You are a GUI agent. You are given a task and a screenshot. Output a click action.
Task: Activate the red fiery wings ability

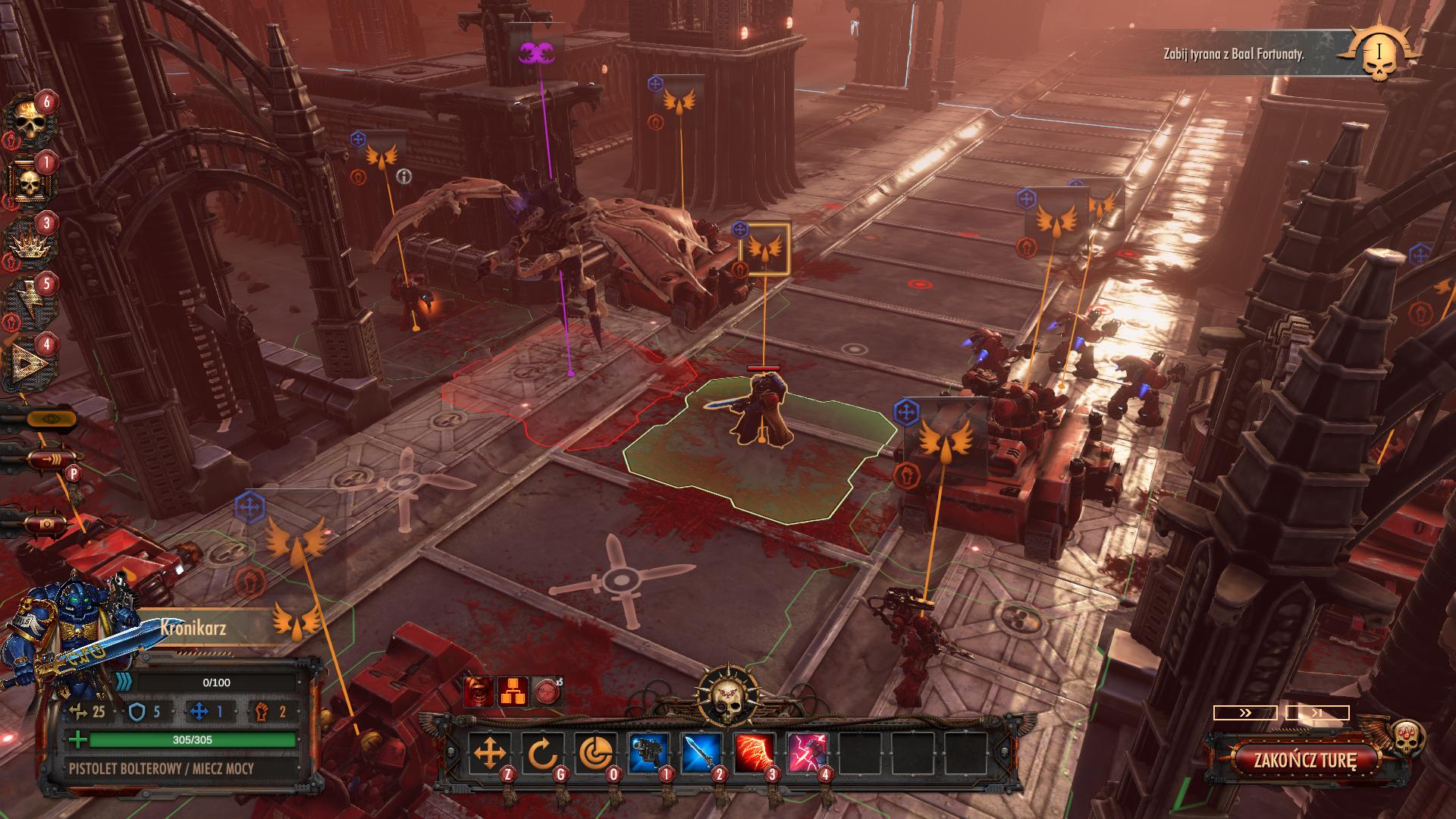pos(755,754)
